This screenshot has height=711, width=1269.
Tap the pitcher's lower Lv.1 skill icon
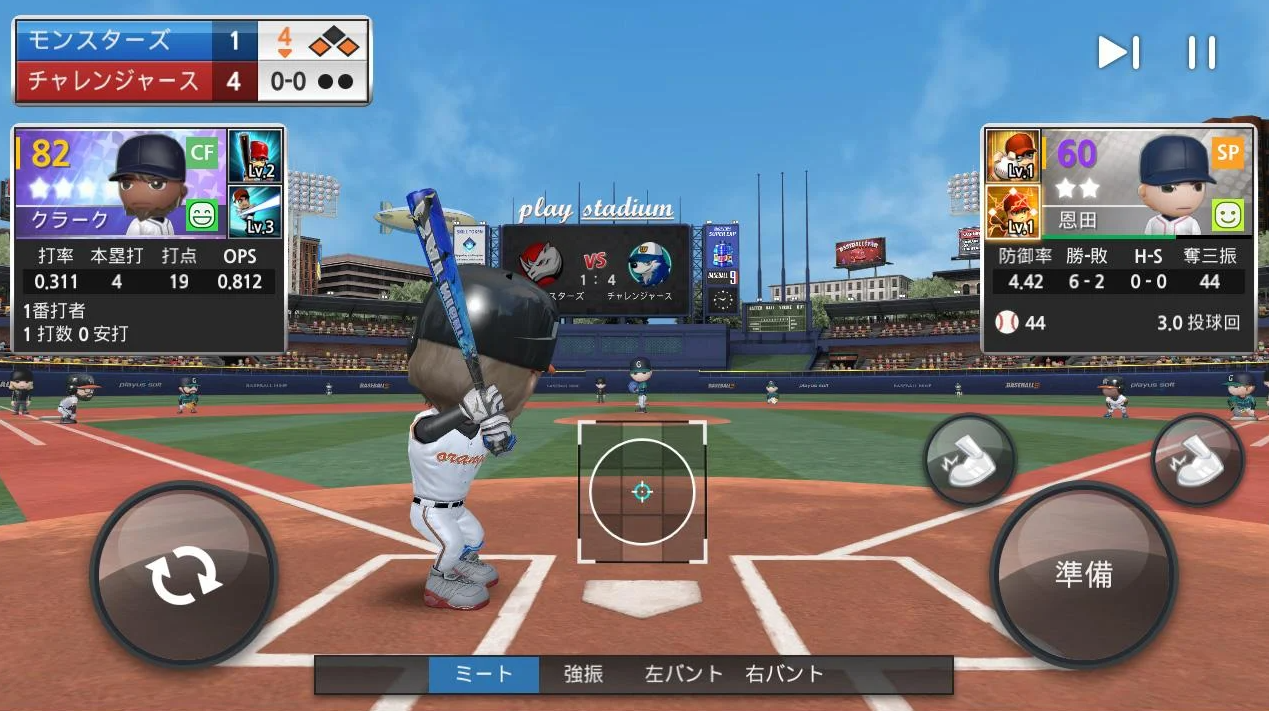(1013, 210)
